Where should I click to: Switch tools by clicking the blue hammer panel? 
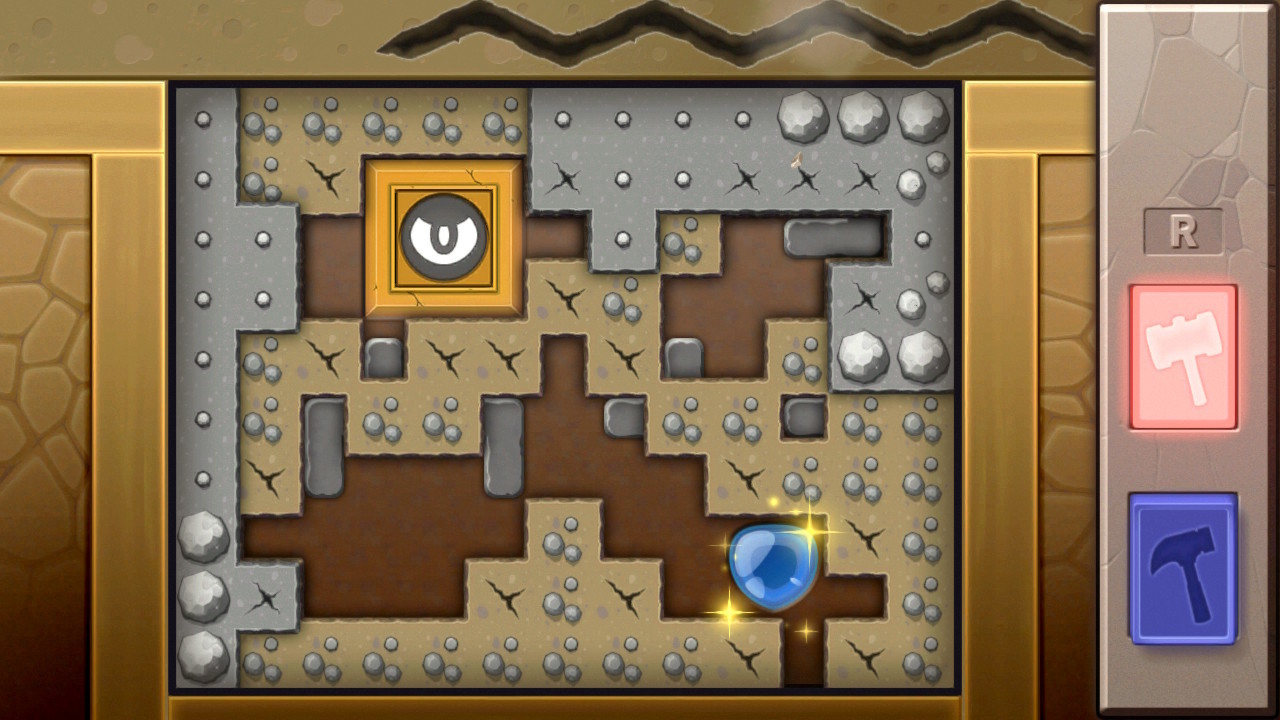pyautogui.click(x=1184, y=567)
